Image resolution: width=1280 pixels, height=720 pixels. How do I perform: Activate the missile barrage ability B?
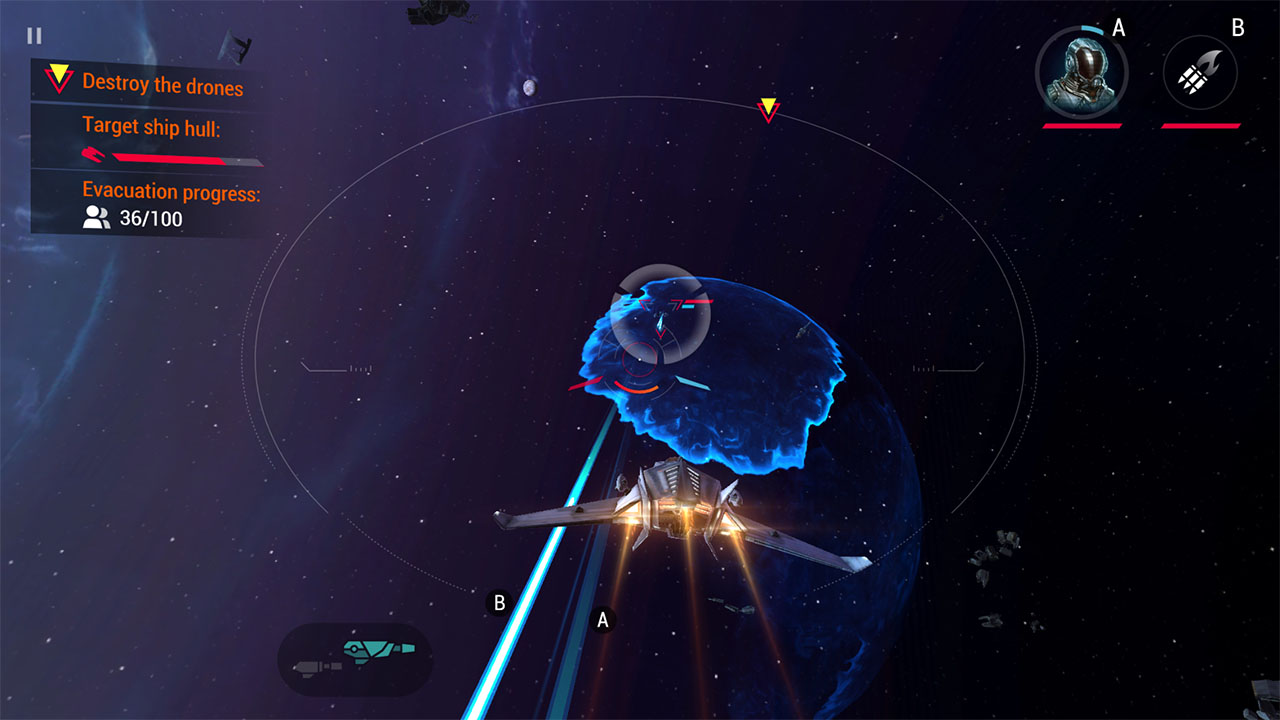1200,71
